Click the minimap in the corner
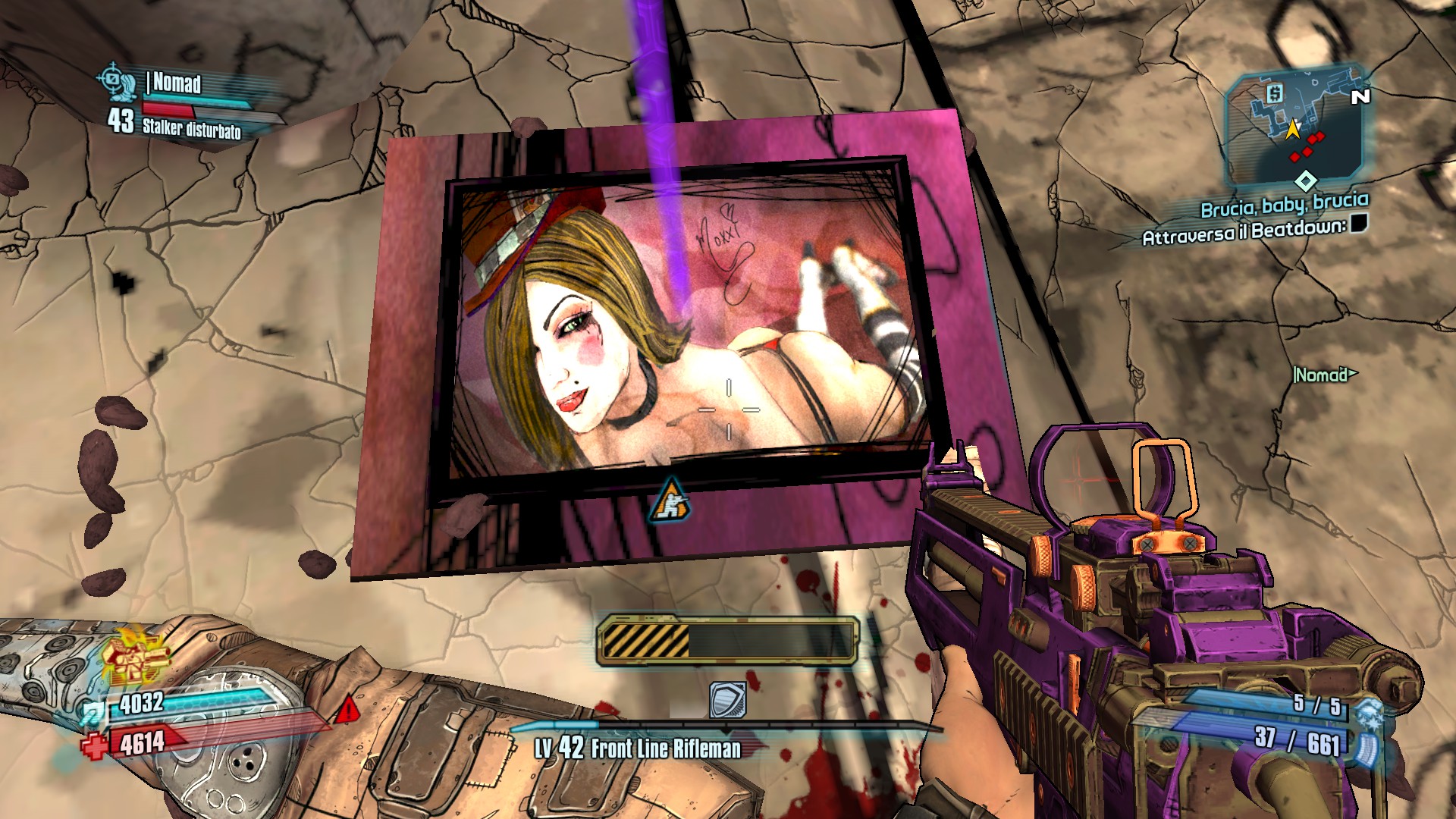1456x819 pixels. (1293, 125)
